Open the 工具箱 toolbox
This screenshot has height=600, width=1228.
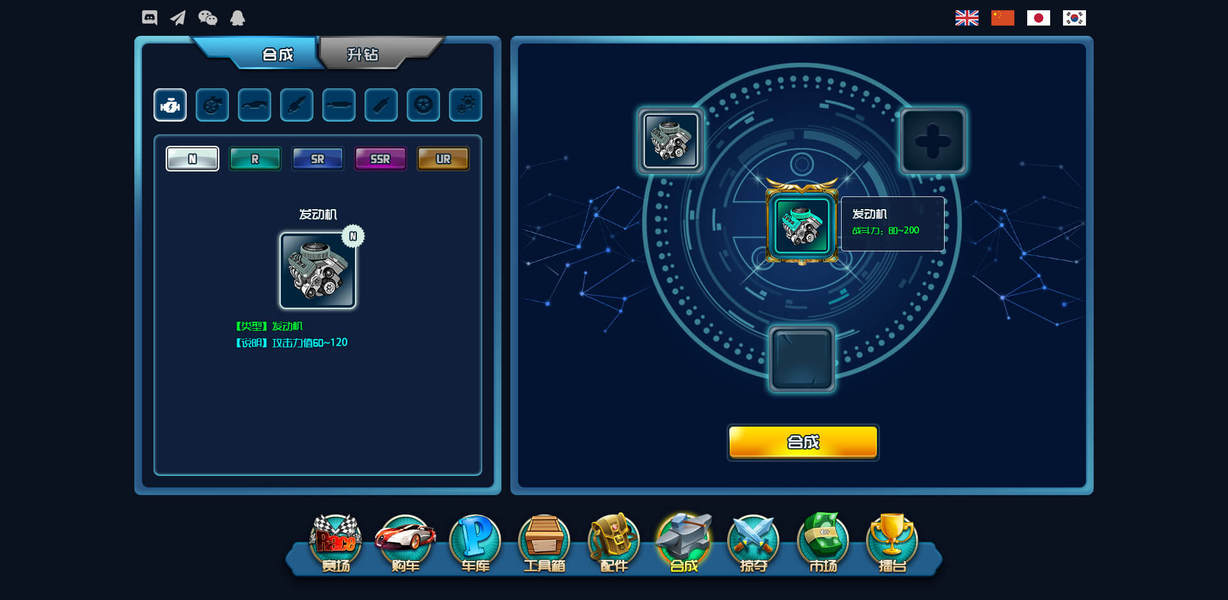(x=544, y=543)
